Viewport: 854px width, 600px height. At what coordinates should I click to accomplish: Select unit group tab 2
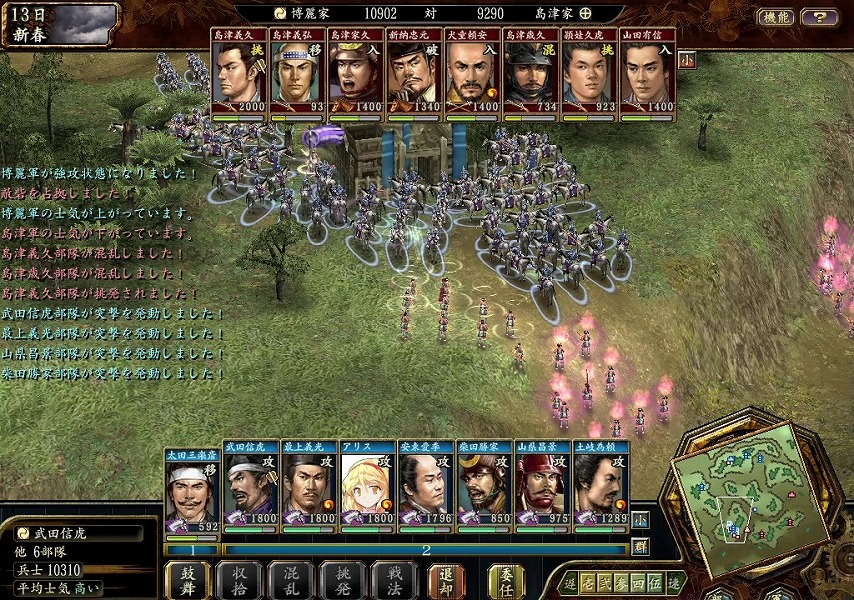425,550
